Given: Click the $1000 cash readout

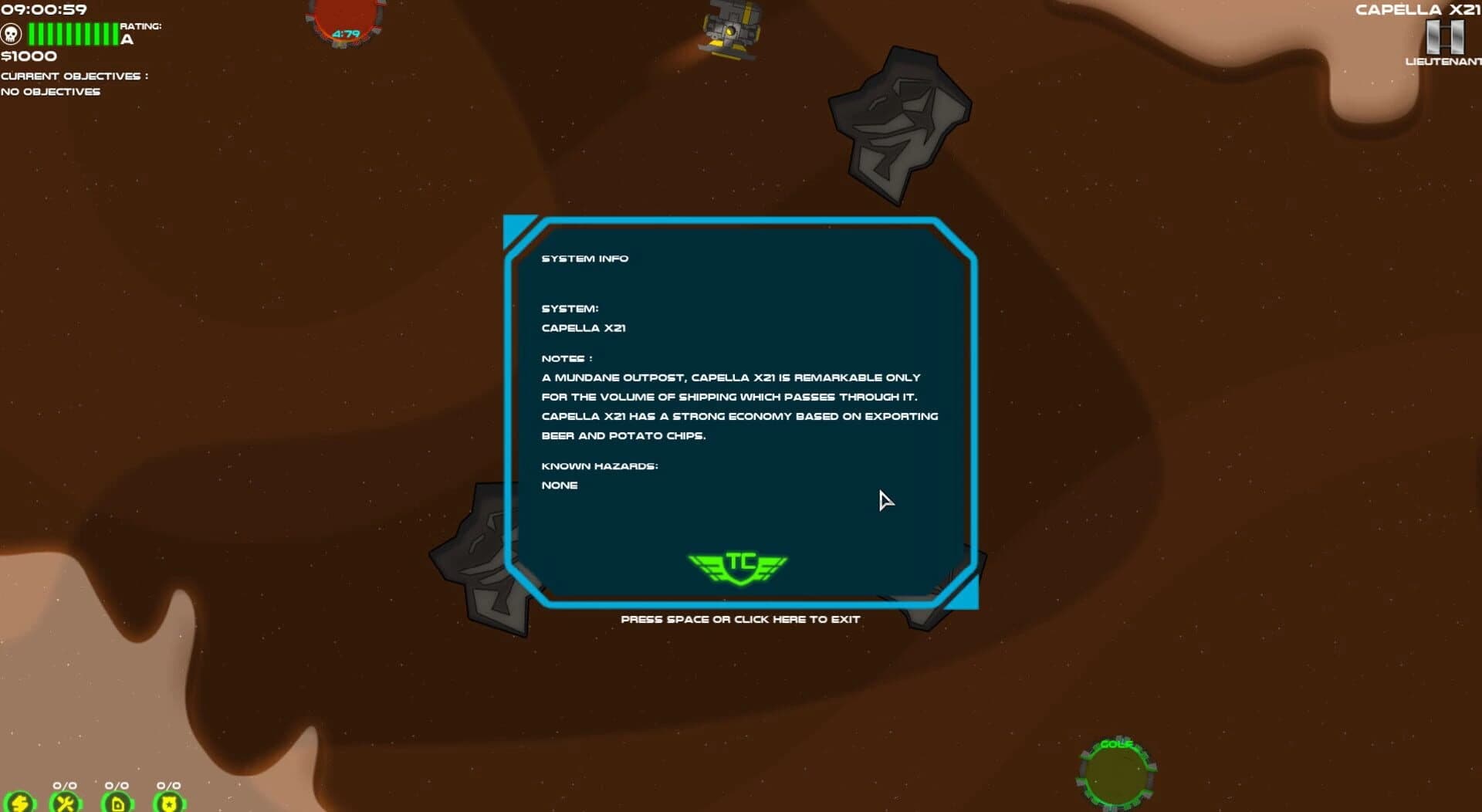Looking at the screenshot, I should coord(27,56).
